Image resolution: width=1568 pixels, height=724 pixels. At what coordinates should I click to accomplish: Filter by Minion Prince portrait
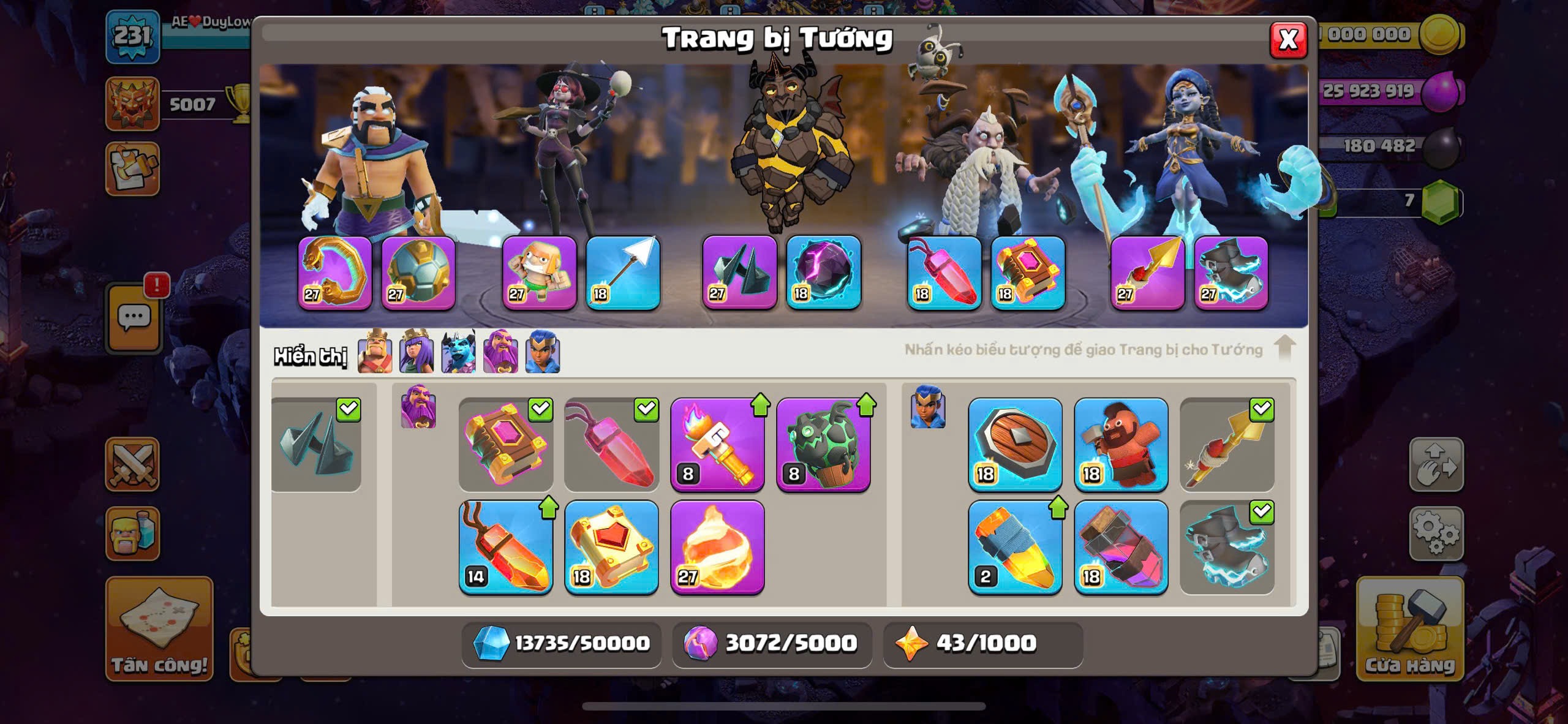(x=458, y=353)
